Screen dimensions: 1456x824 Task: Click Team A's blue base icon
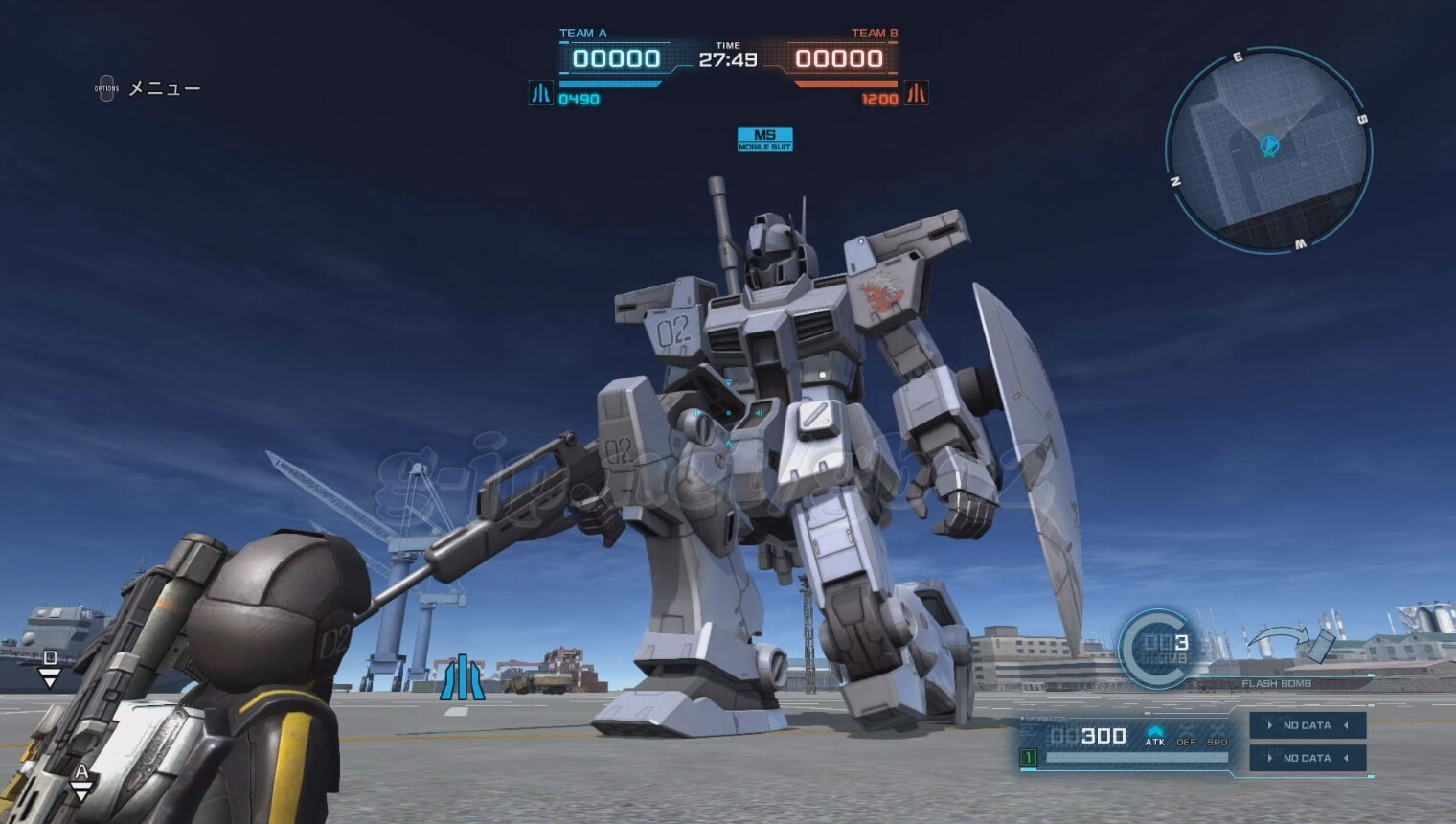541,94
